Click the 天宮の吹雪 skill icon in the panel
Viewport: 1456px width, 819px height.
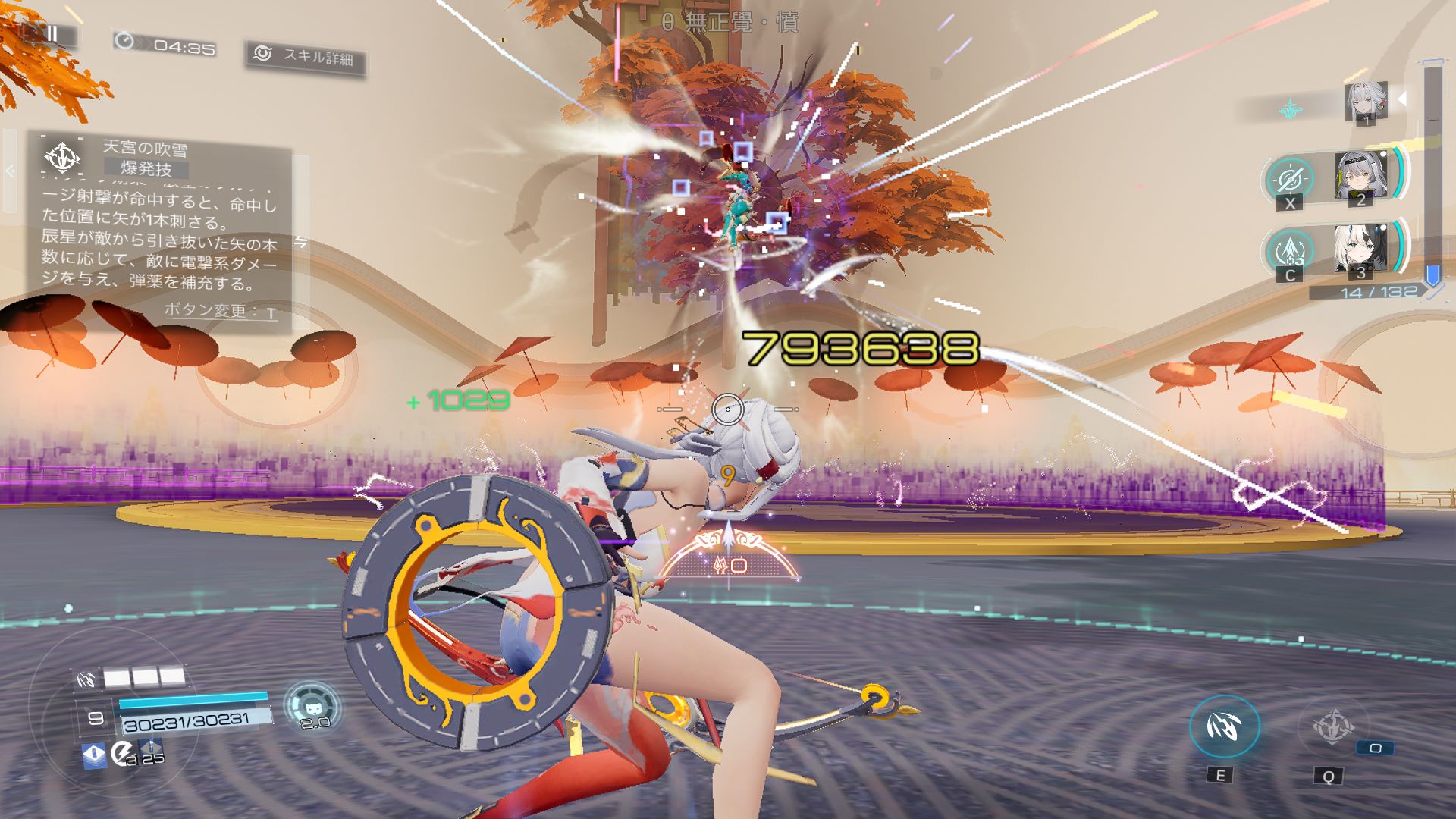pyautogui.click(x=62, y=158)
